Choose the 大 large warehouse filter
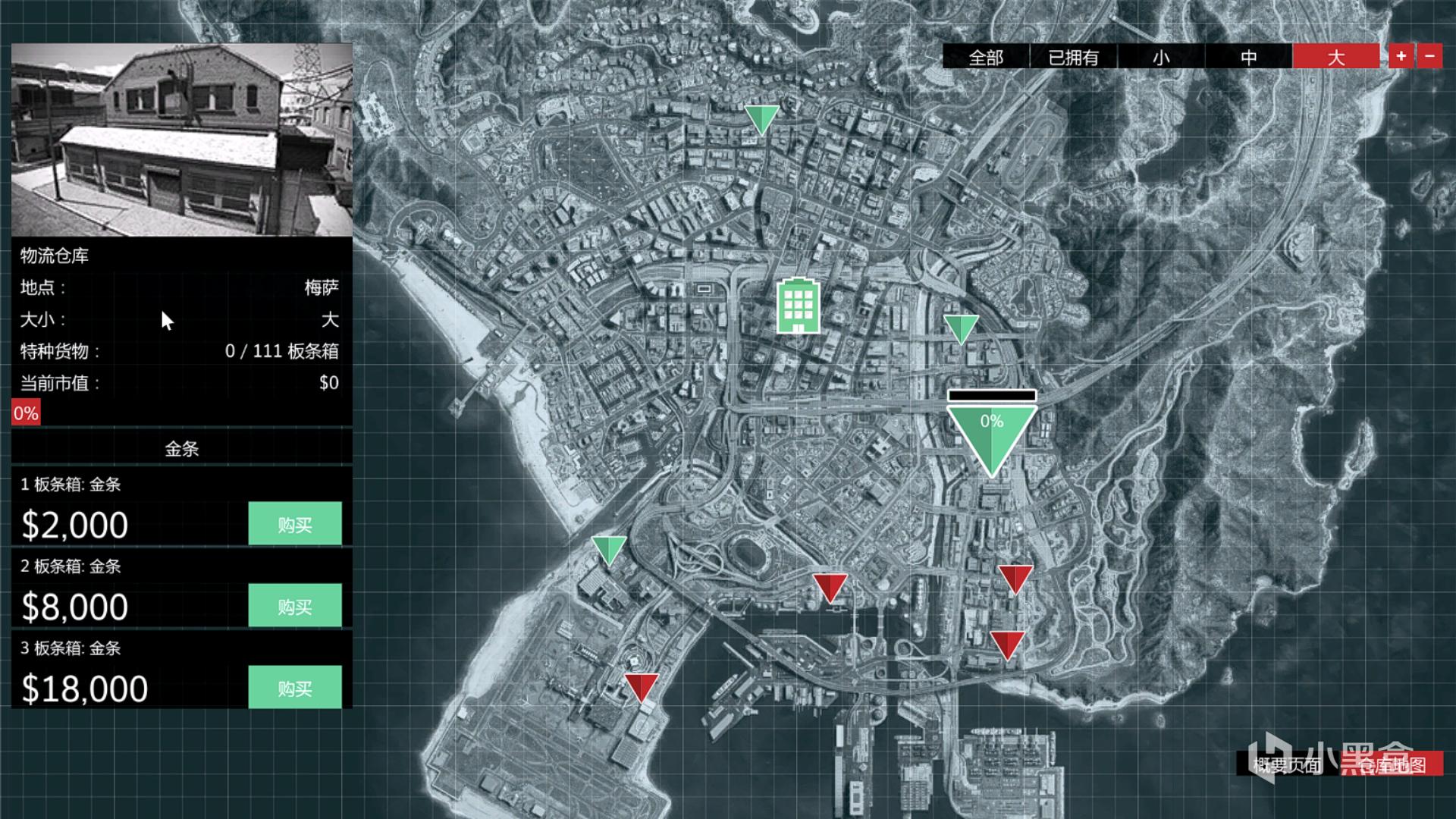This screenshot has width=1456, height=819. (1335, 57)
